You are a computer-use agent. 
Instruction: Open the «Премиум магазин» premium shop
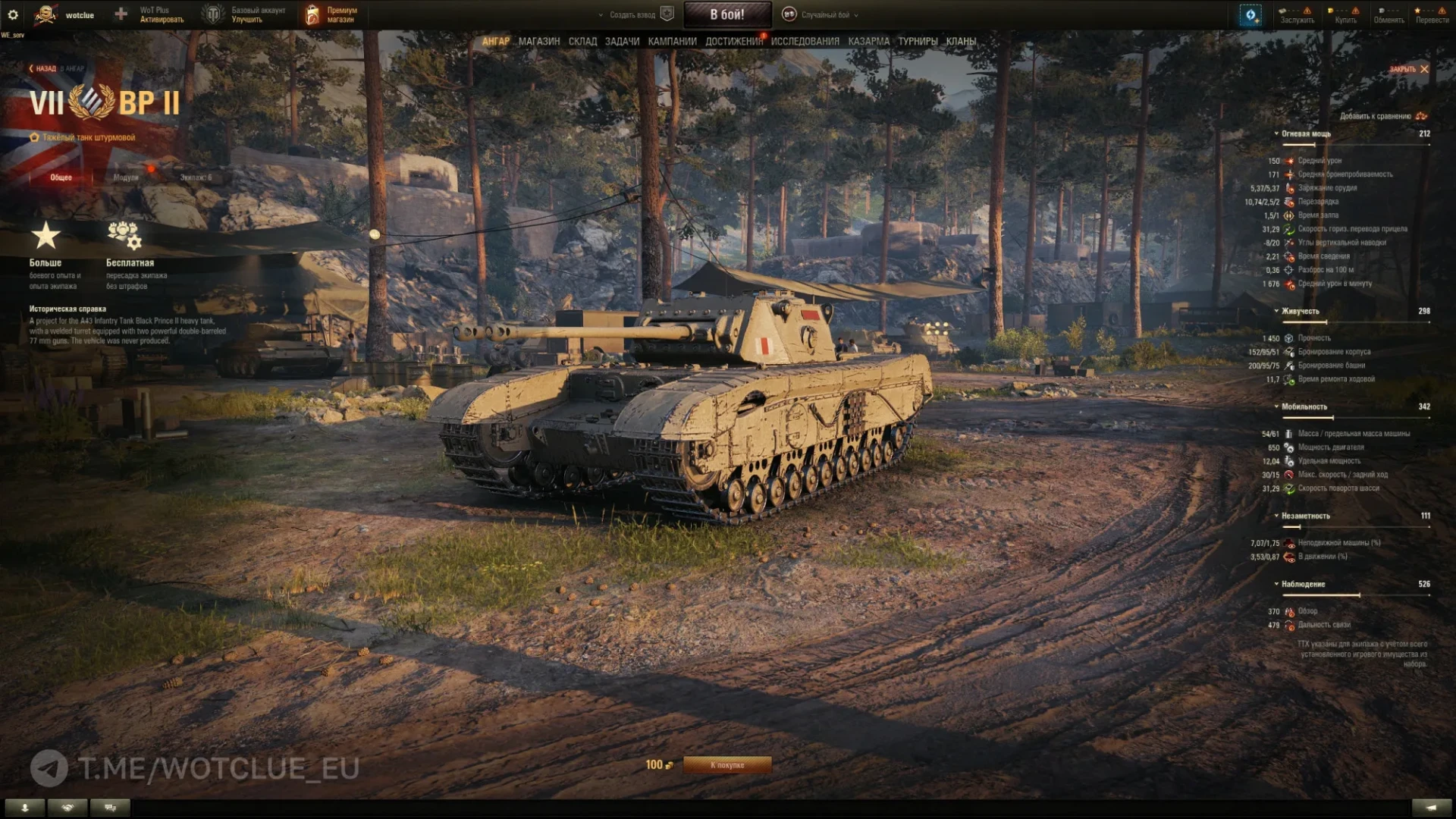pos(332,14)
